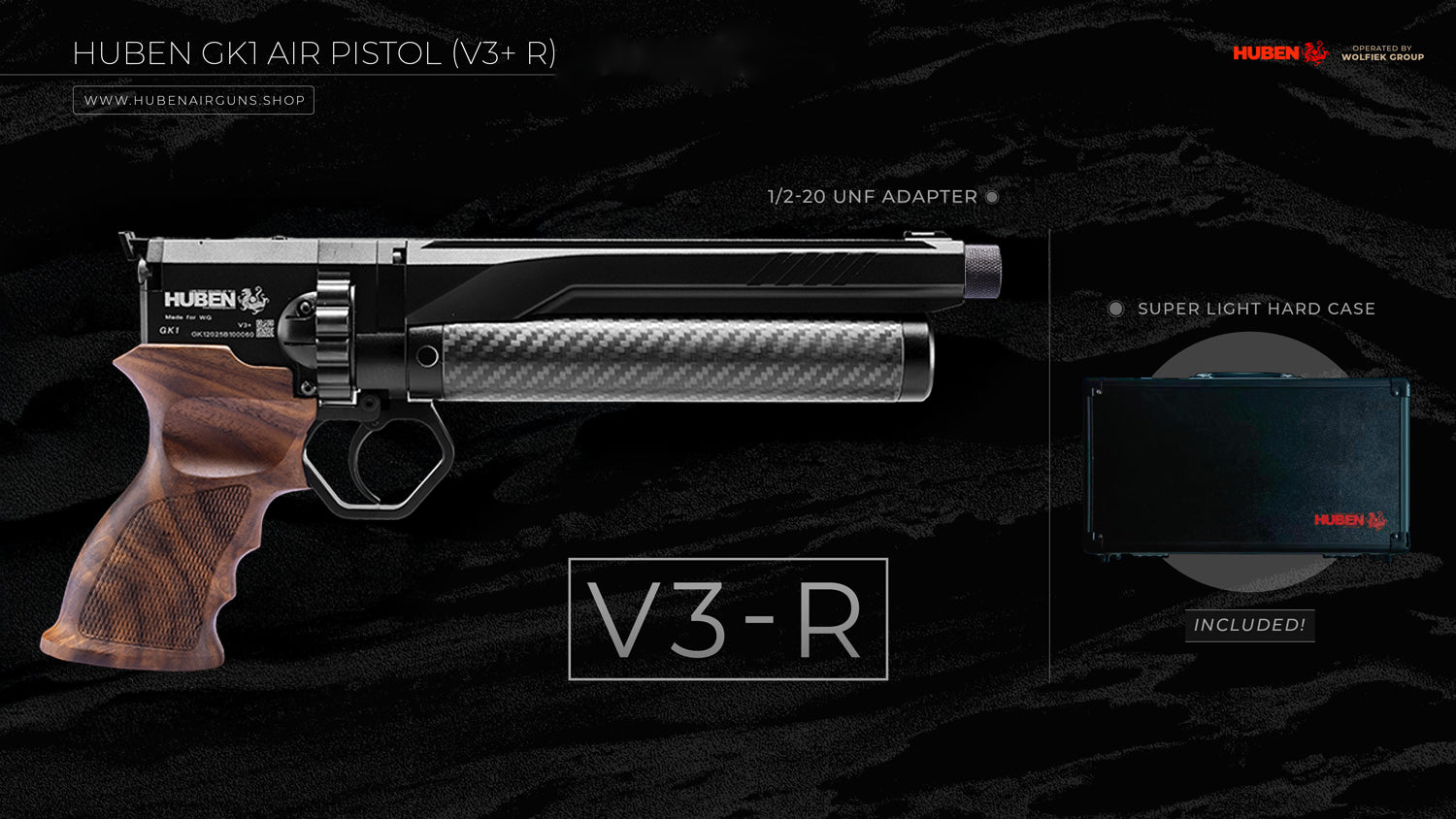Click the Included! badge
This screenshot has width=1456, height=819.
(x=1249, y=625)
